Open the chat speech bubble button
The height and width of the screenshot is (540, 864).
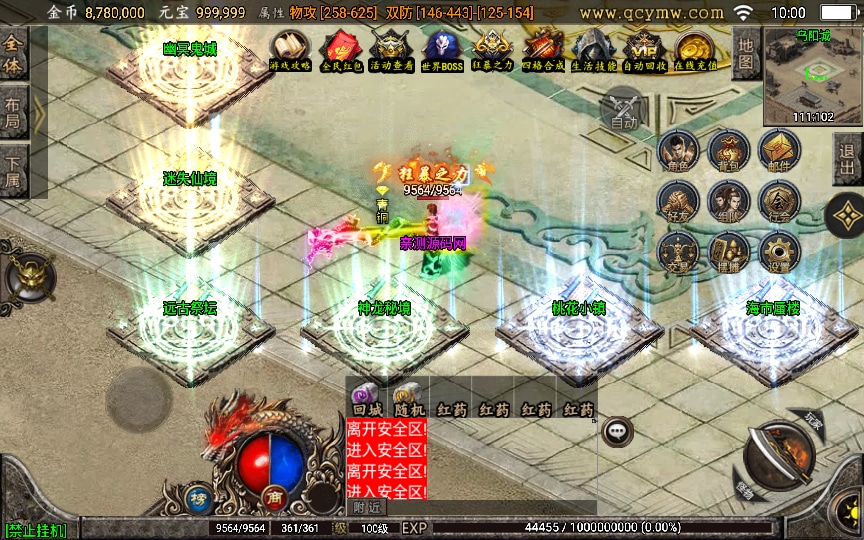coord(618,431)
